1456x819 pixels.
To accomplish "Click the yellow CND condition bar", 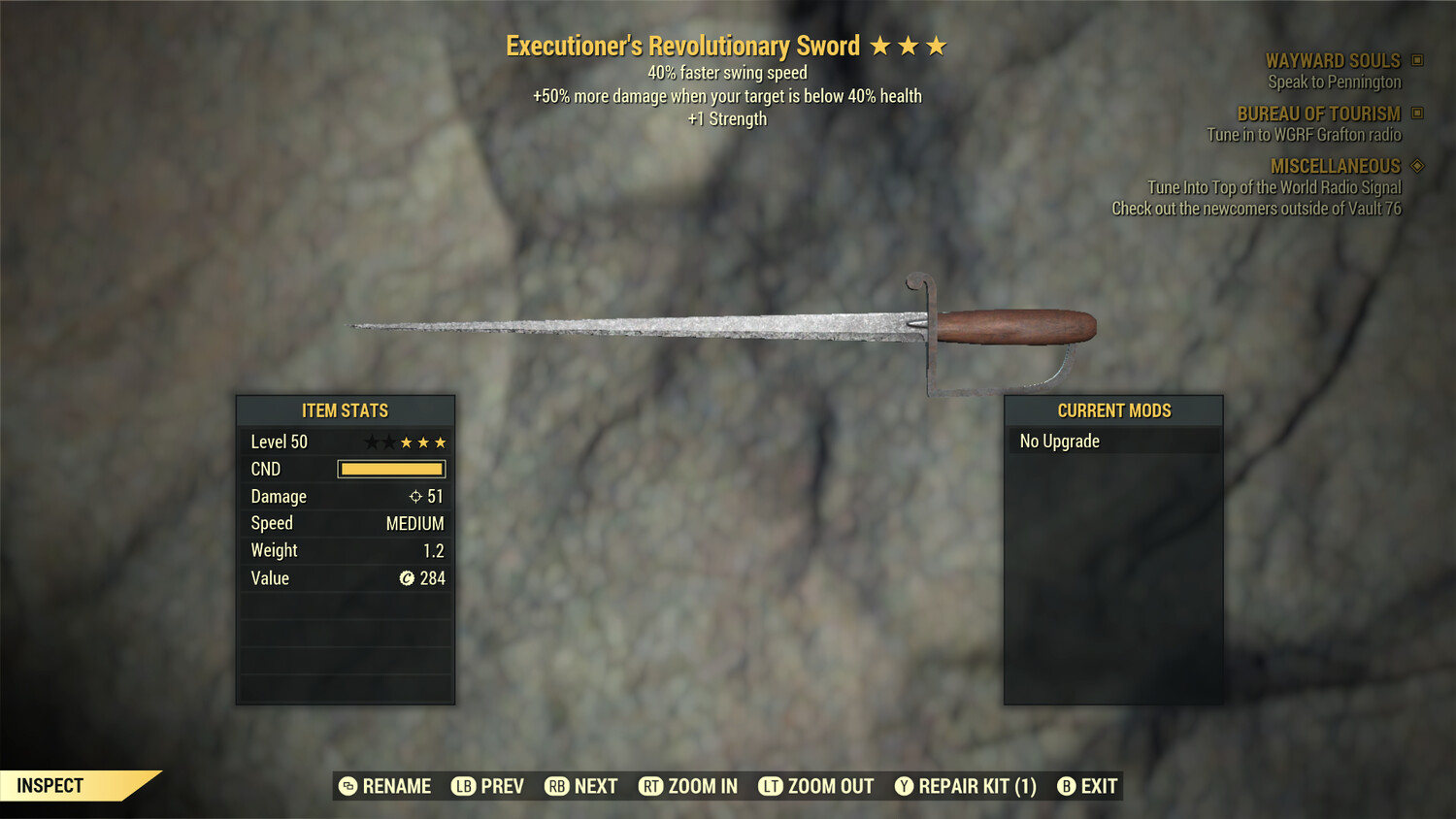I will 391,469.
